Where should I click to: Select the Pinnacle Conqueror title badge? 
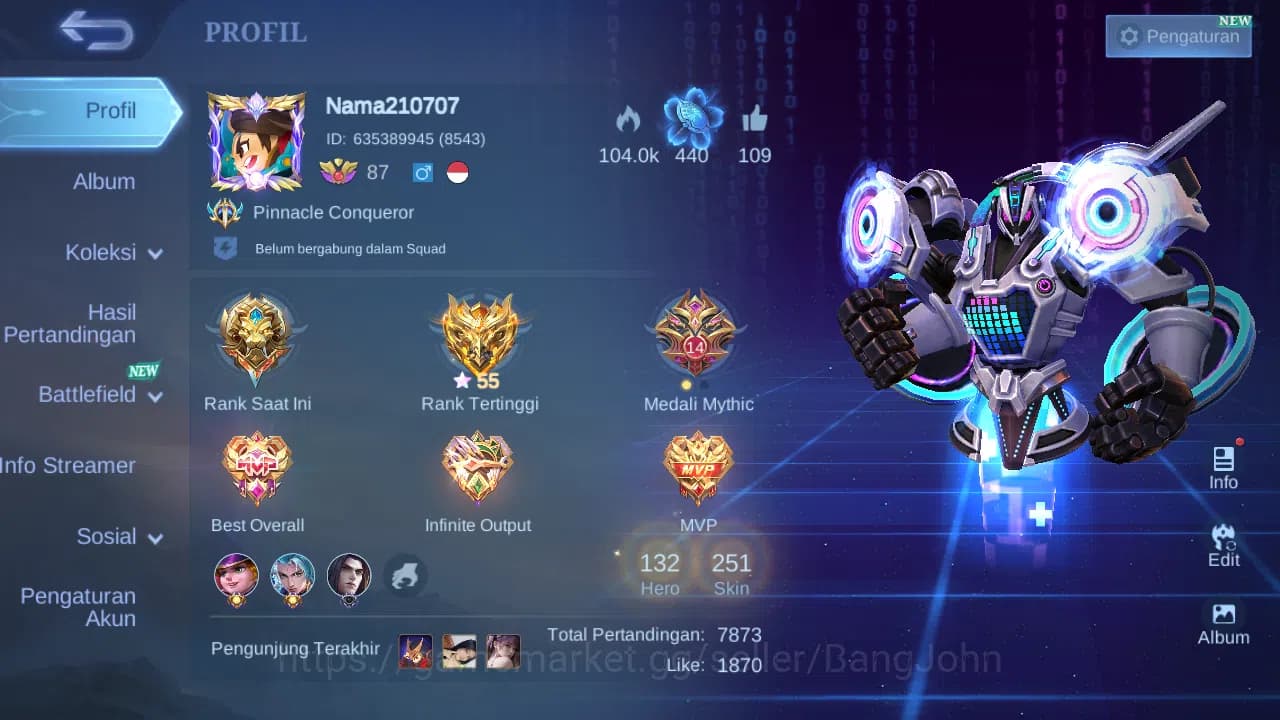pyautogui.click(x=225, y=211)
